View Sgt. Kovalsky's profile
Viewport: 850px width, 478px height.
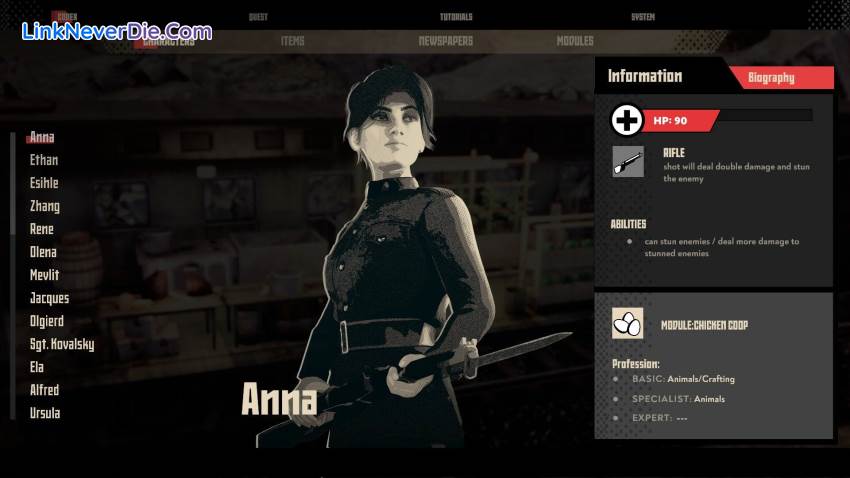coord(62,344)
